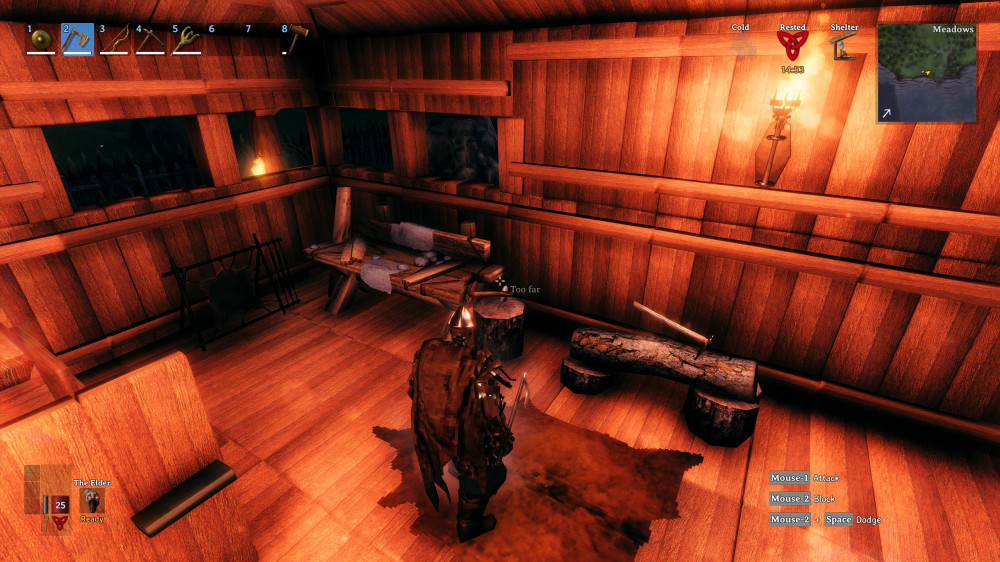
Task: Activate The Elder forsaken power icon
Action: (x=91, y=501)
